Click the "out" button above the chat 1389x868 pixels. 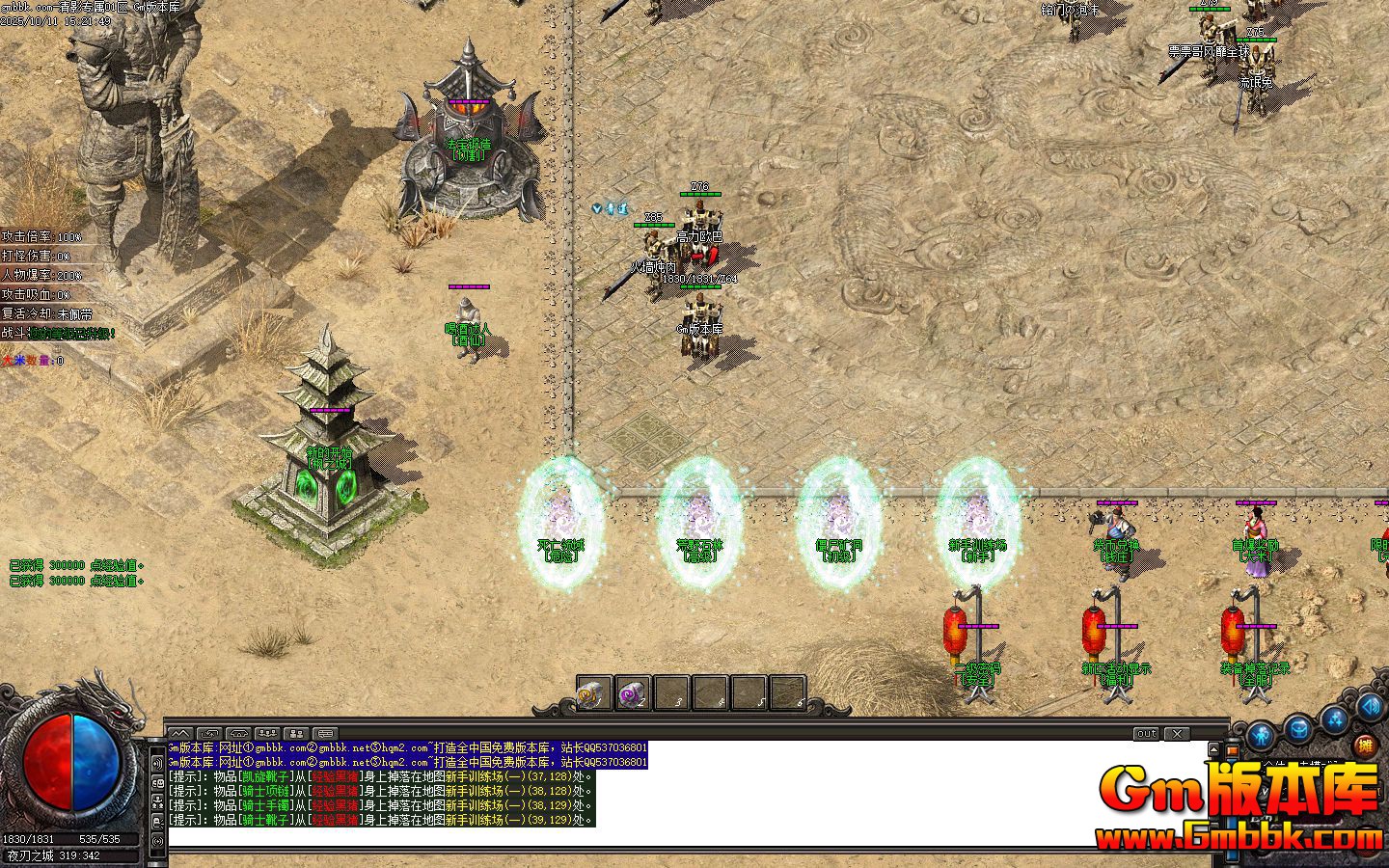click(1146, 734)
